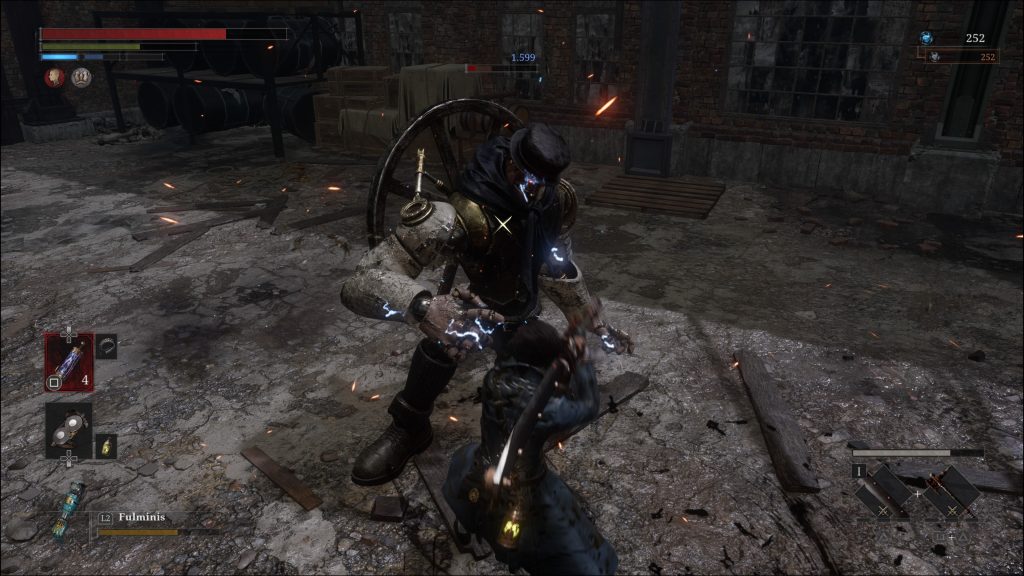Activate the Fulminis Legion Arm icon
The height and width of the screenshot is (576, 1024).
tap(72, 511)
